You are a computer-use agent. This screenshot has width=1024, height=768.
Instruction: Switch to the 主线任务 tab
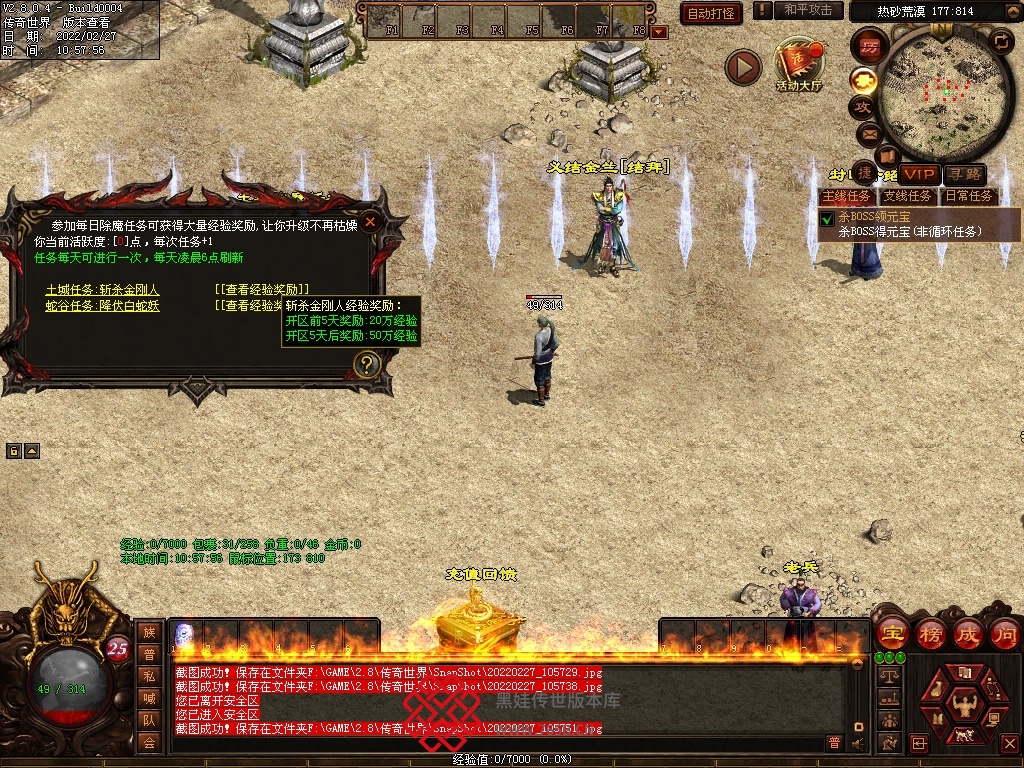coord(846,196)
